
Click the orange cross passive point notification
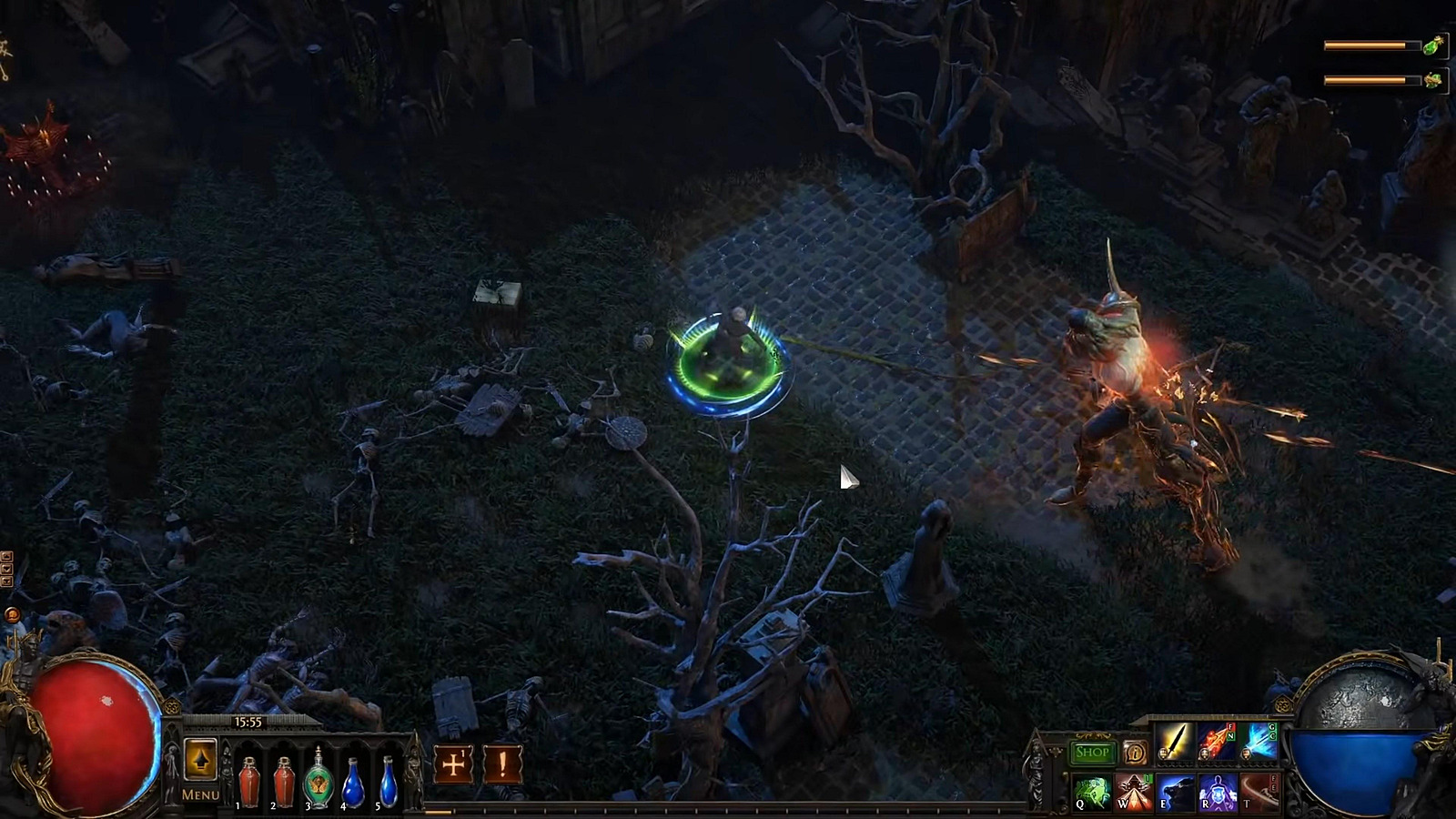[453, 764]
